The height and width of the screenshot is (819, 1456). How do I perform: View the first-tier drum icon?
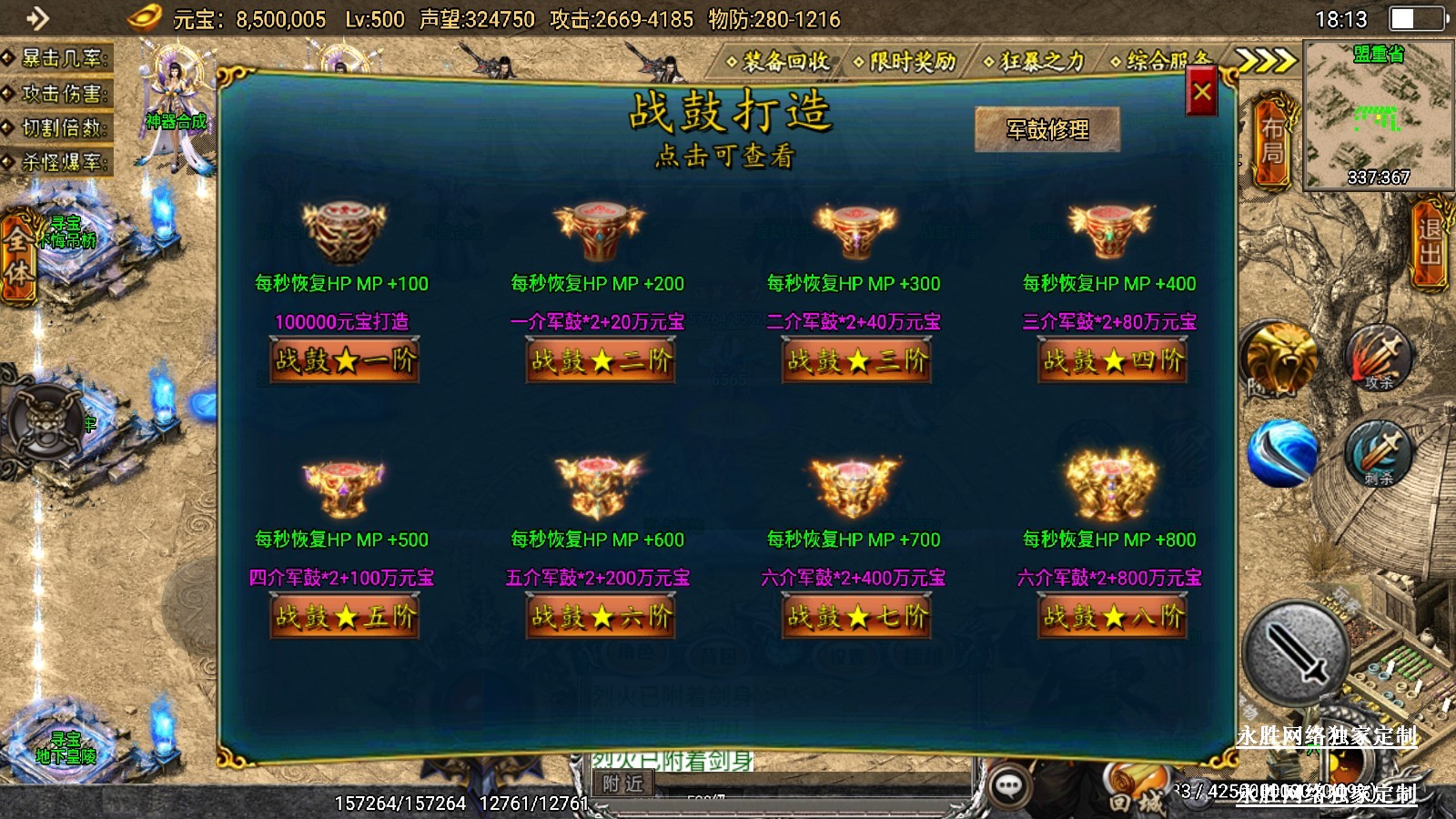[344, 231]
